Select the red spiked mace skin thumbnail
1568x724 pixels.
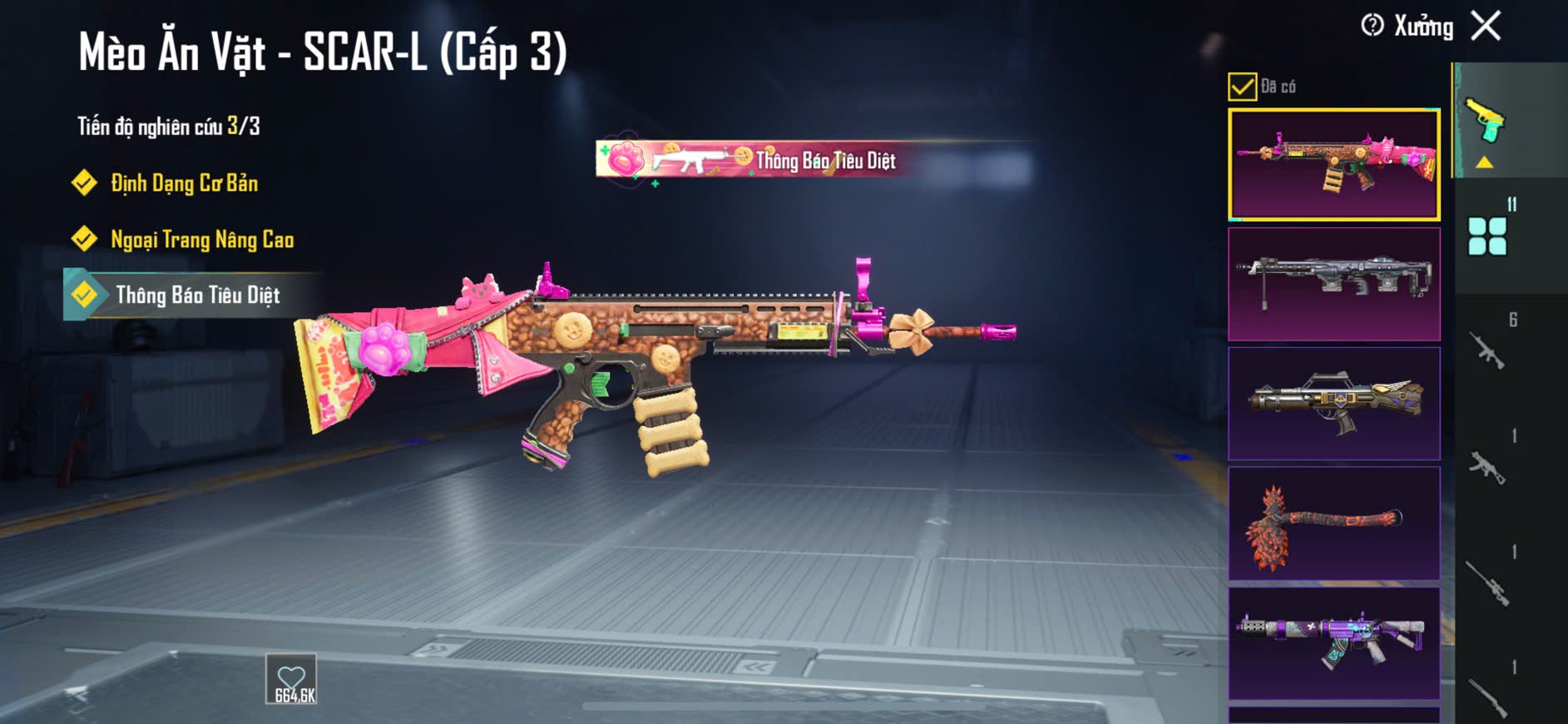1333,523
